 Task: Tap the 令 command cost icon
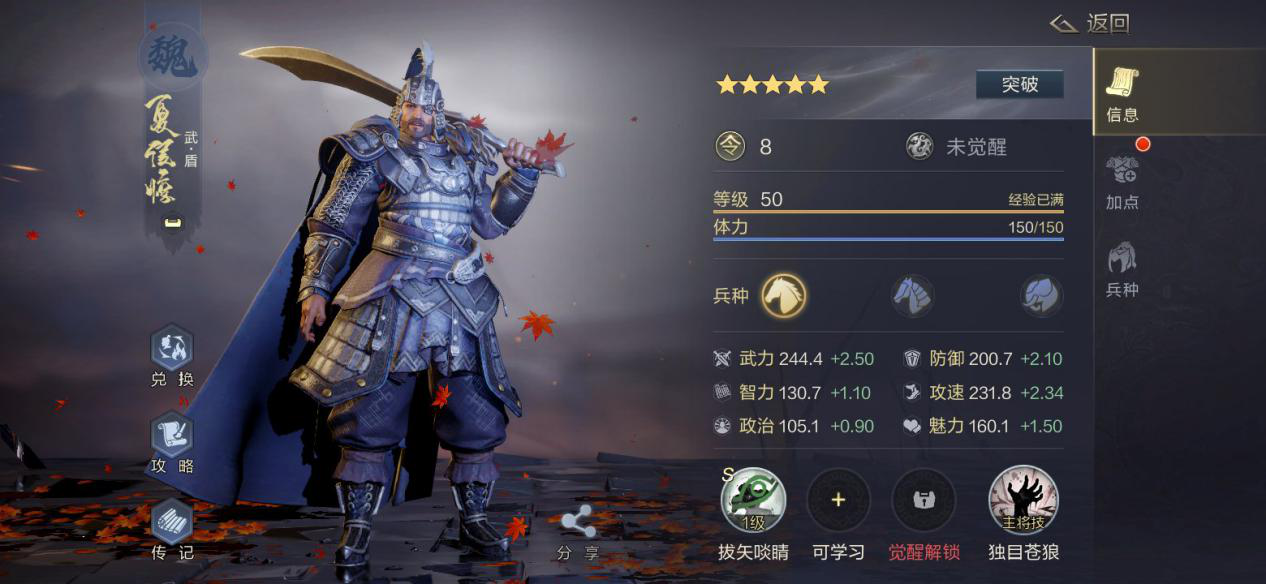click(731, 147)
